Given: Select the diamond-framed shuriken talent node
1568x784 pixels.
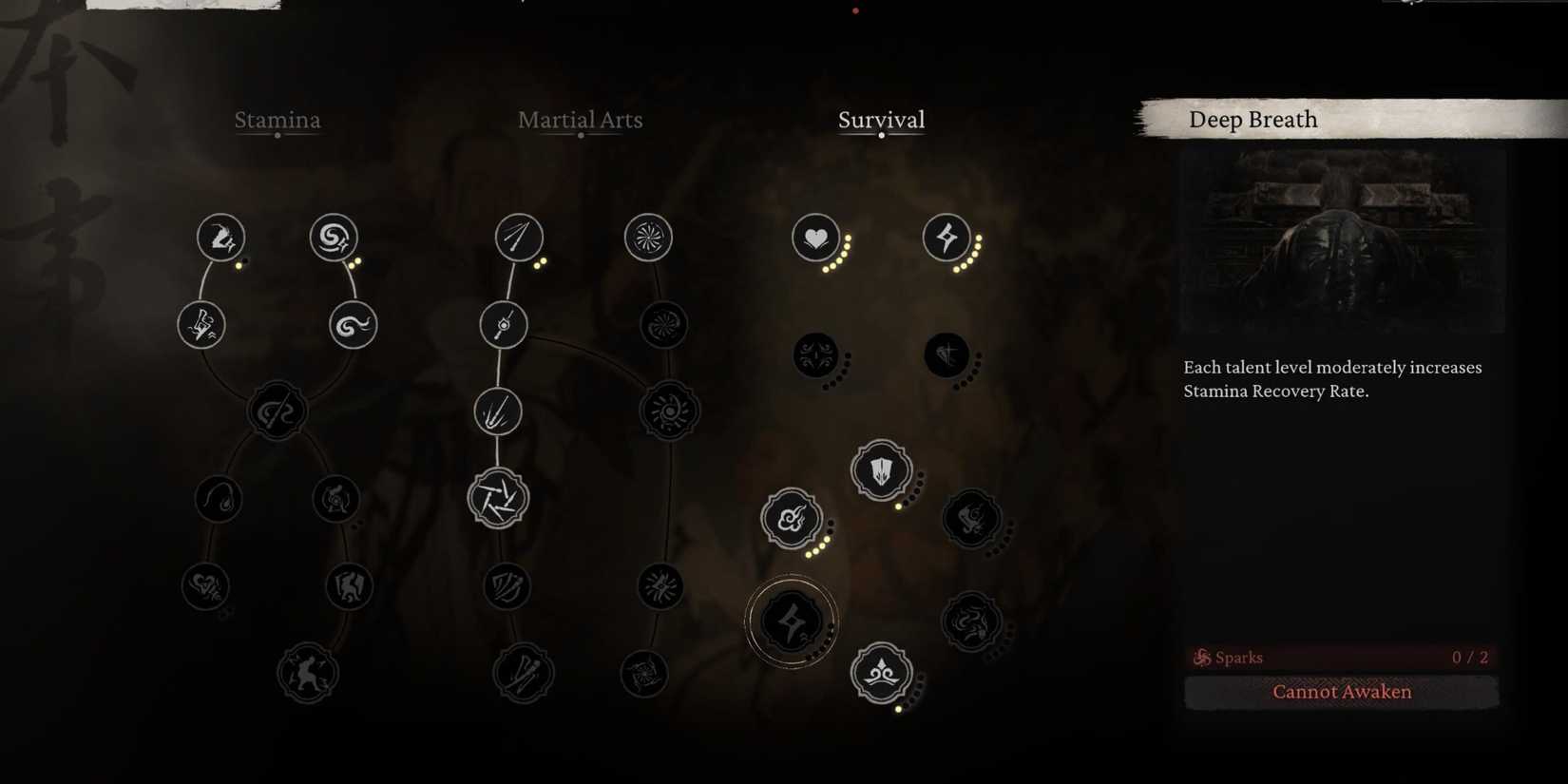Looking at the screenshot, I should pyautogui.click(x=498, y=496).
